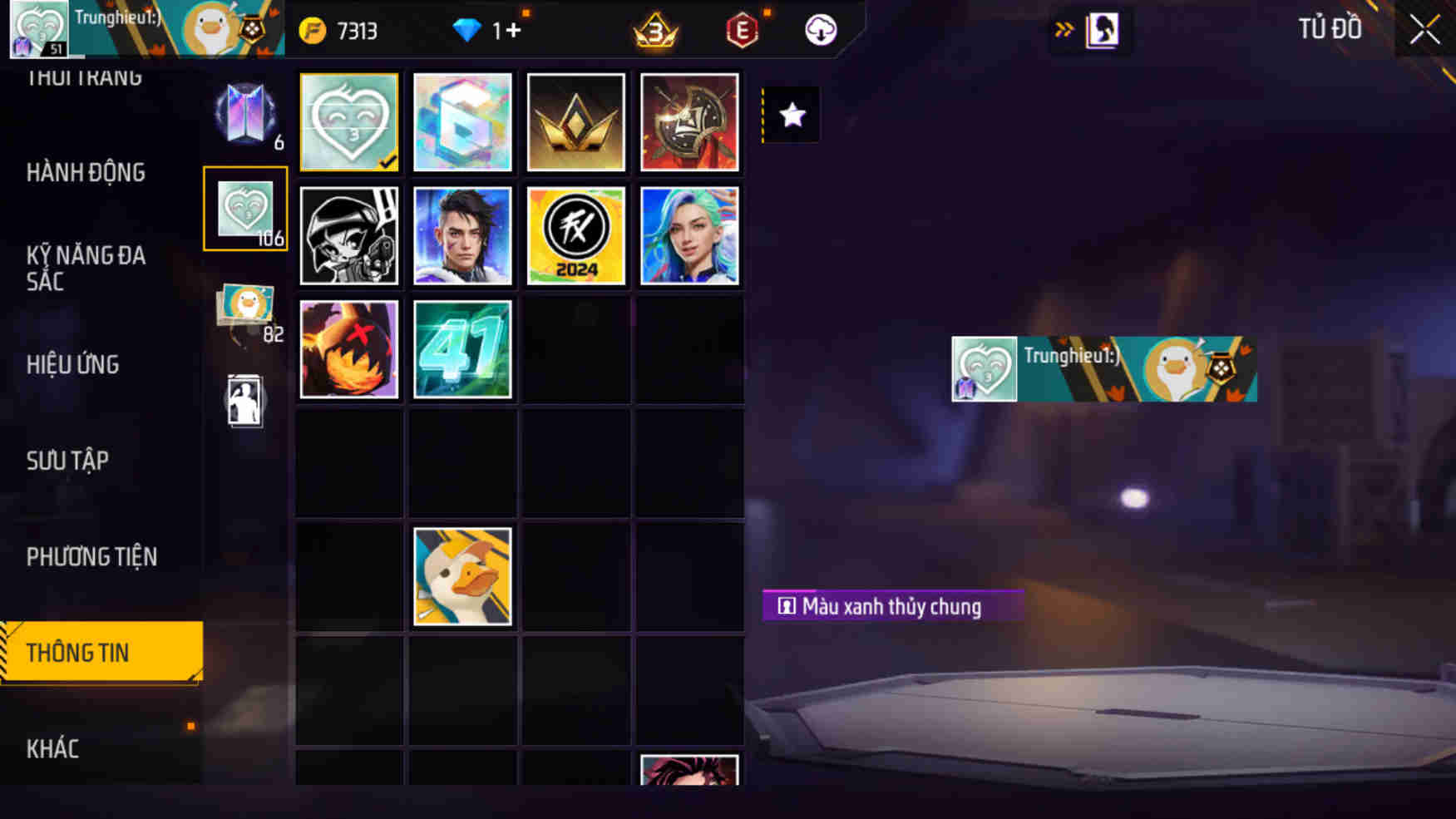The width and height of the screenshot is (1456, 819).
Task: Switch to the Hành Động tab
Action: pos(86,172)
